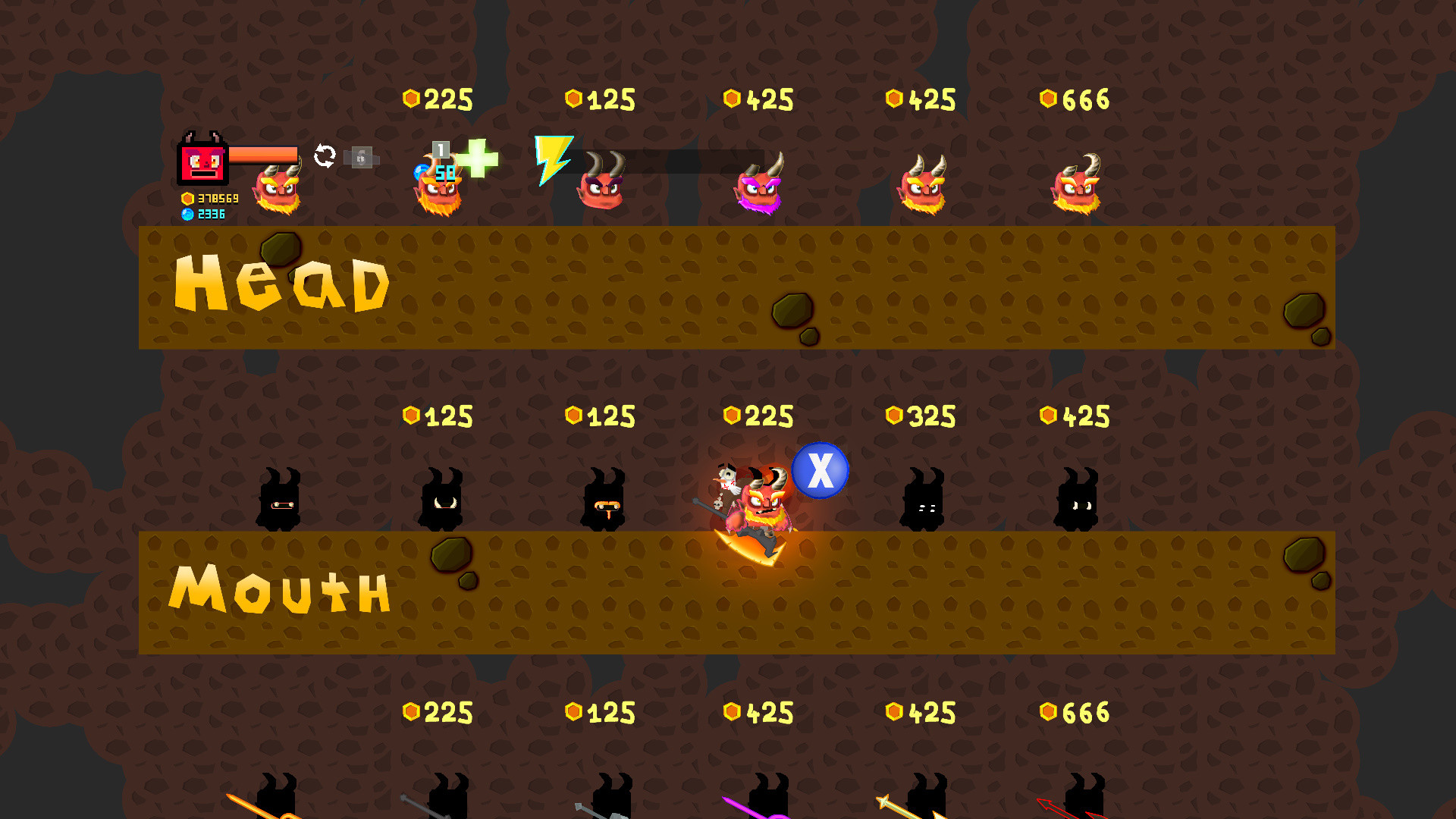The height and width of the screenshot is (819, 1456).
Task: Click the refresh arrows next to the health bar
Action: (x=325, y=155)
